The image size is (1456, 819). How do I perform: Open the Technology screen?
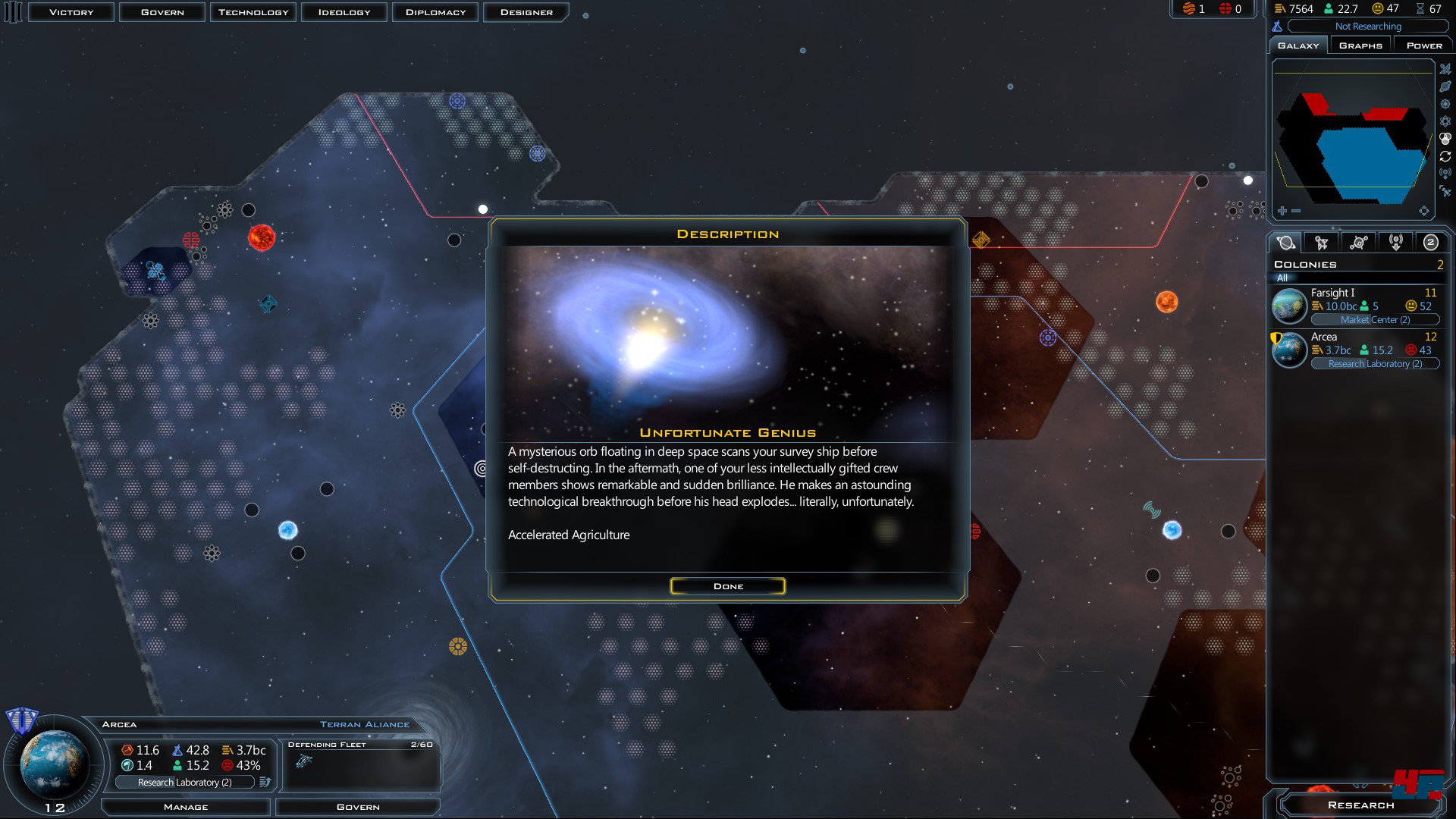click(x=253, y=12)
